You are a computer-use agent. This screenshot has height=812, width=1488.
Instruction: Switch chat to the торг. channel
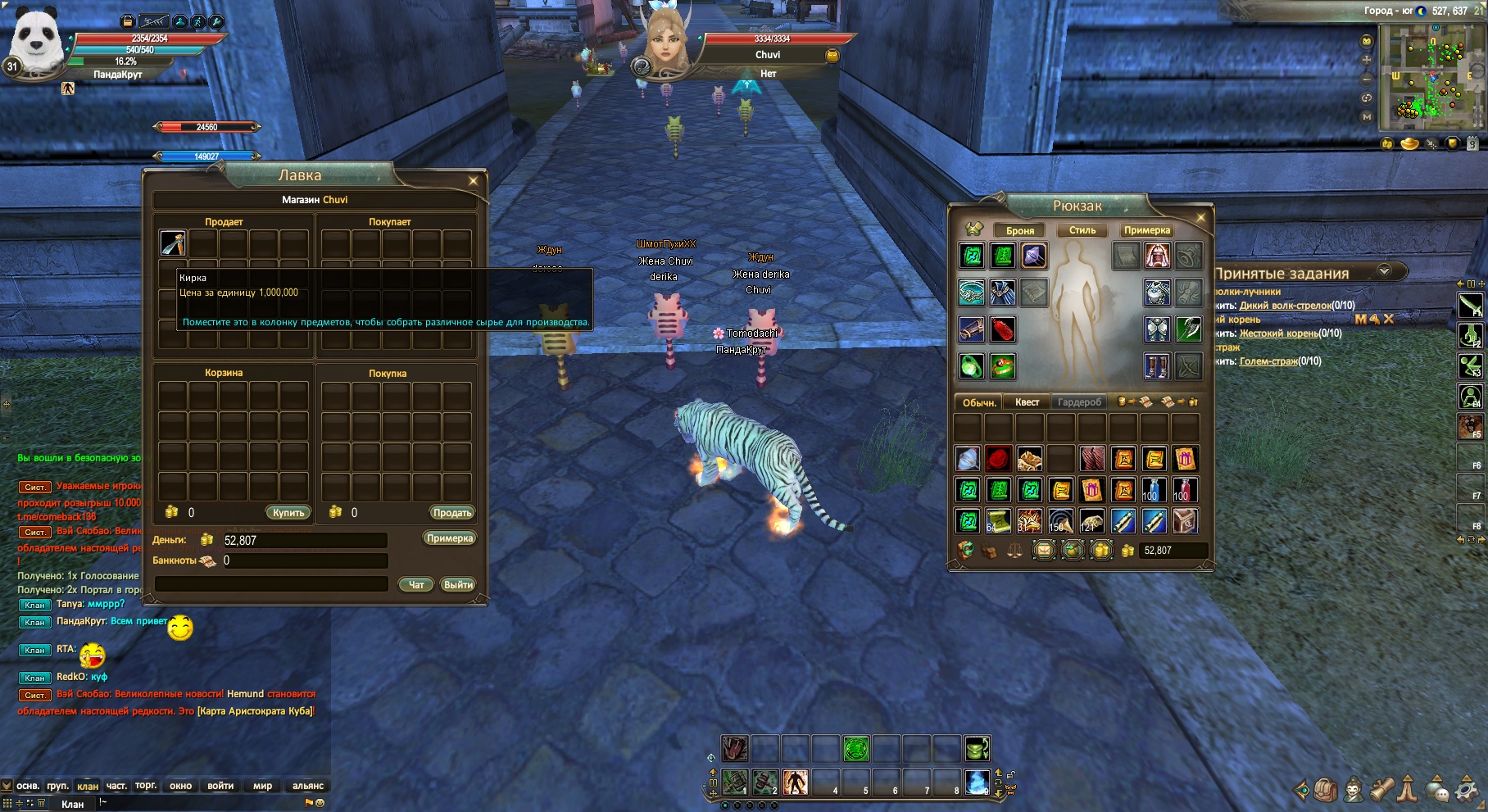(x=146, y=786)
